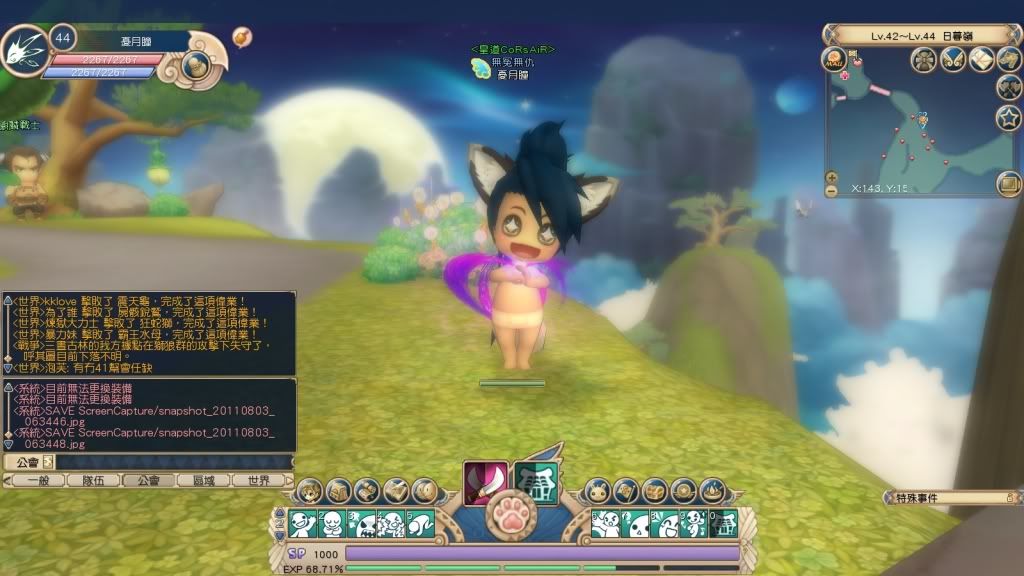This screenshot has height=576, width=1024.
Task: Switch chat to the 一般 tab
Action: click(x=37, y=480)
